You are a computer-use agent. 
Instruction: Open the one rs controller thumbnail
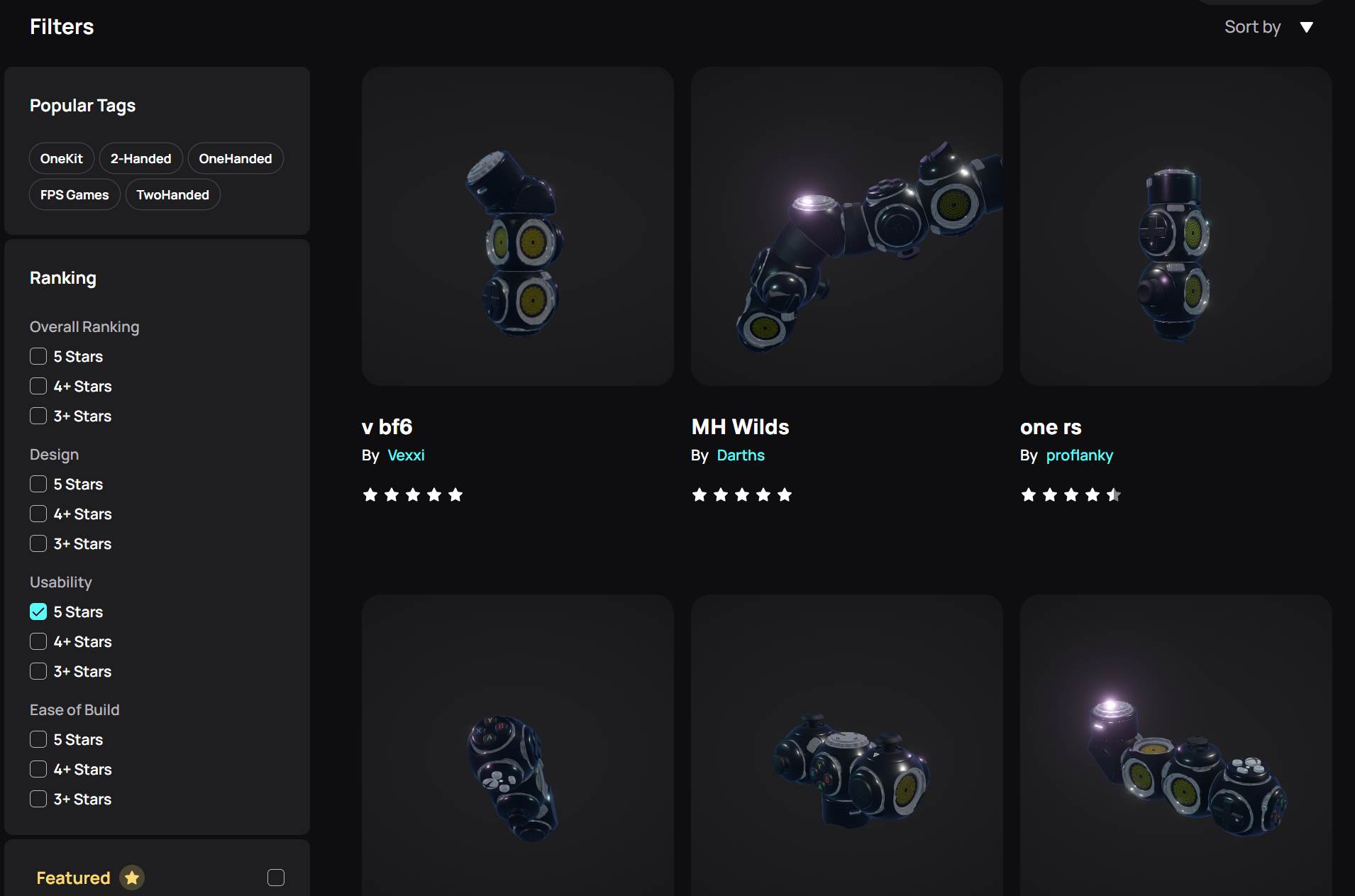1176,226
